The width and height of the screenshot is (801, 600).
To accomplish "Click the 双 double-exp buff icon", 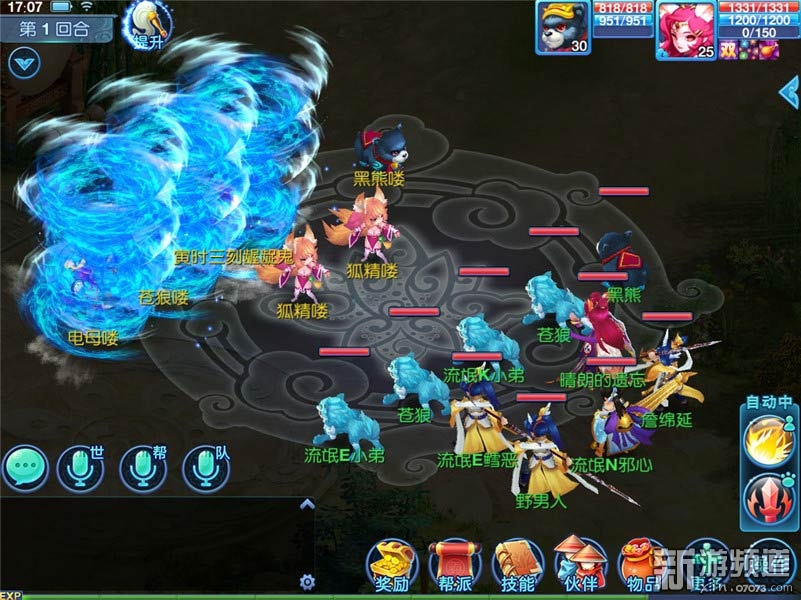I will 727,49.
